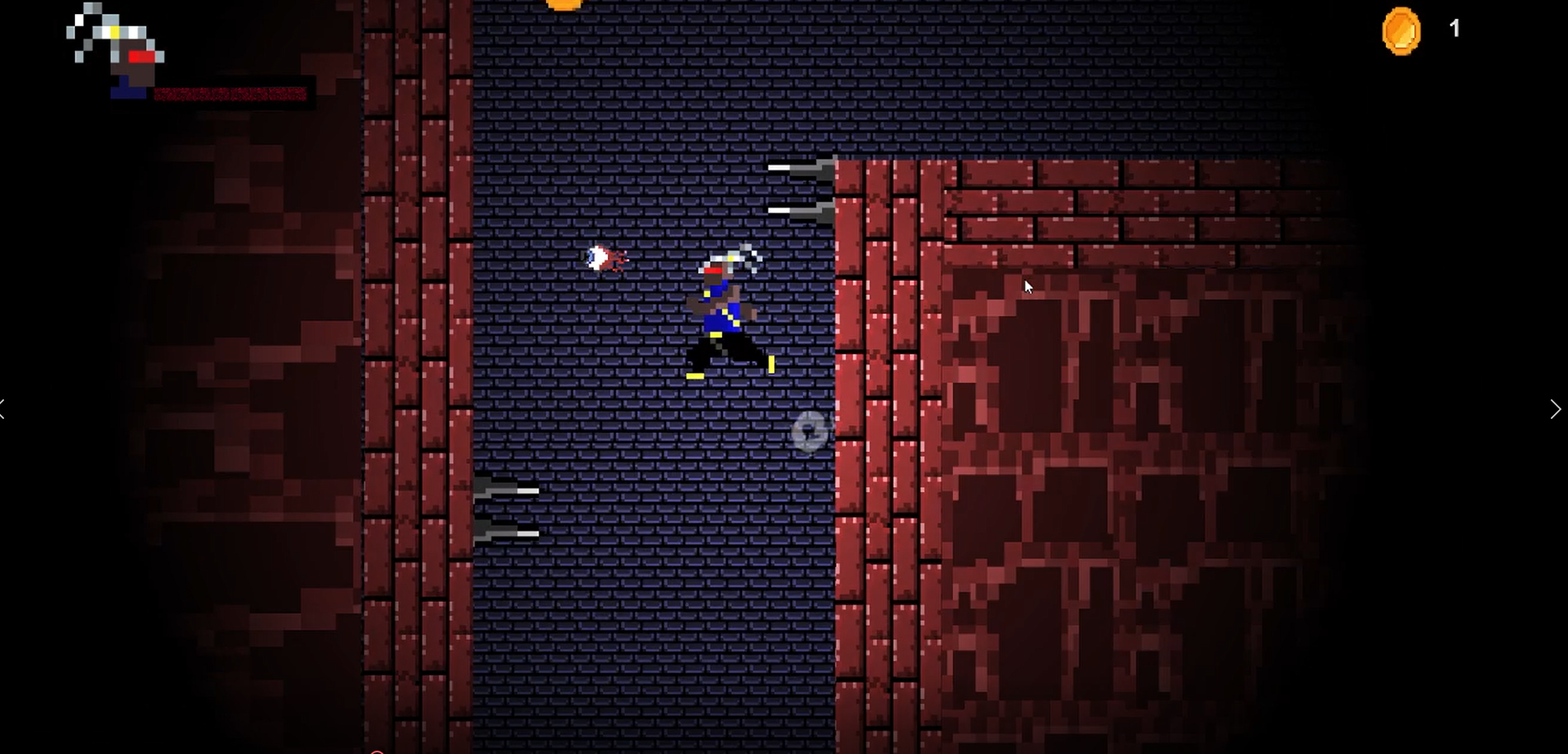The width and height of the screenshot is (1568, 754).
Task: Select the gold coin counter icon
Action: (1401, 31)
